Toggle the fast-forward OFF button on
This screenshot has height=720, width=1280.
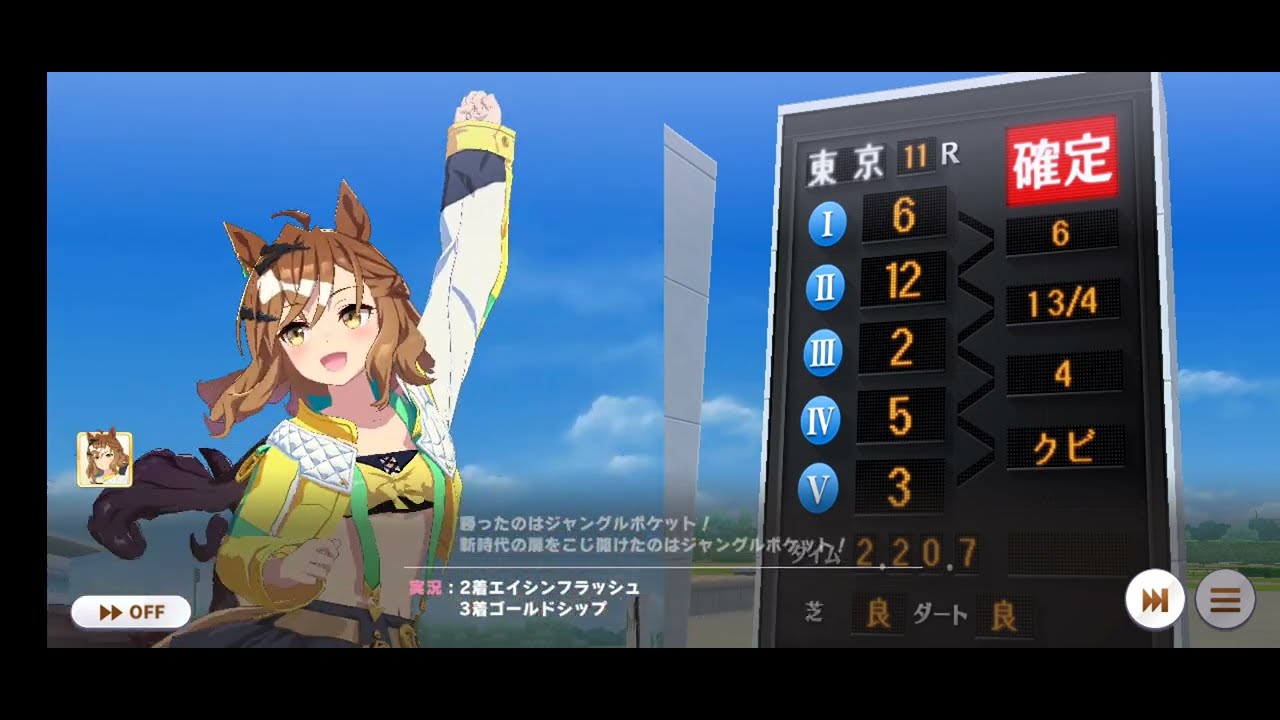click(x=129, y=611)
